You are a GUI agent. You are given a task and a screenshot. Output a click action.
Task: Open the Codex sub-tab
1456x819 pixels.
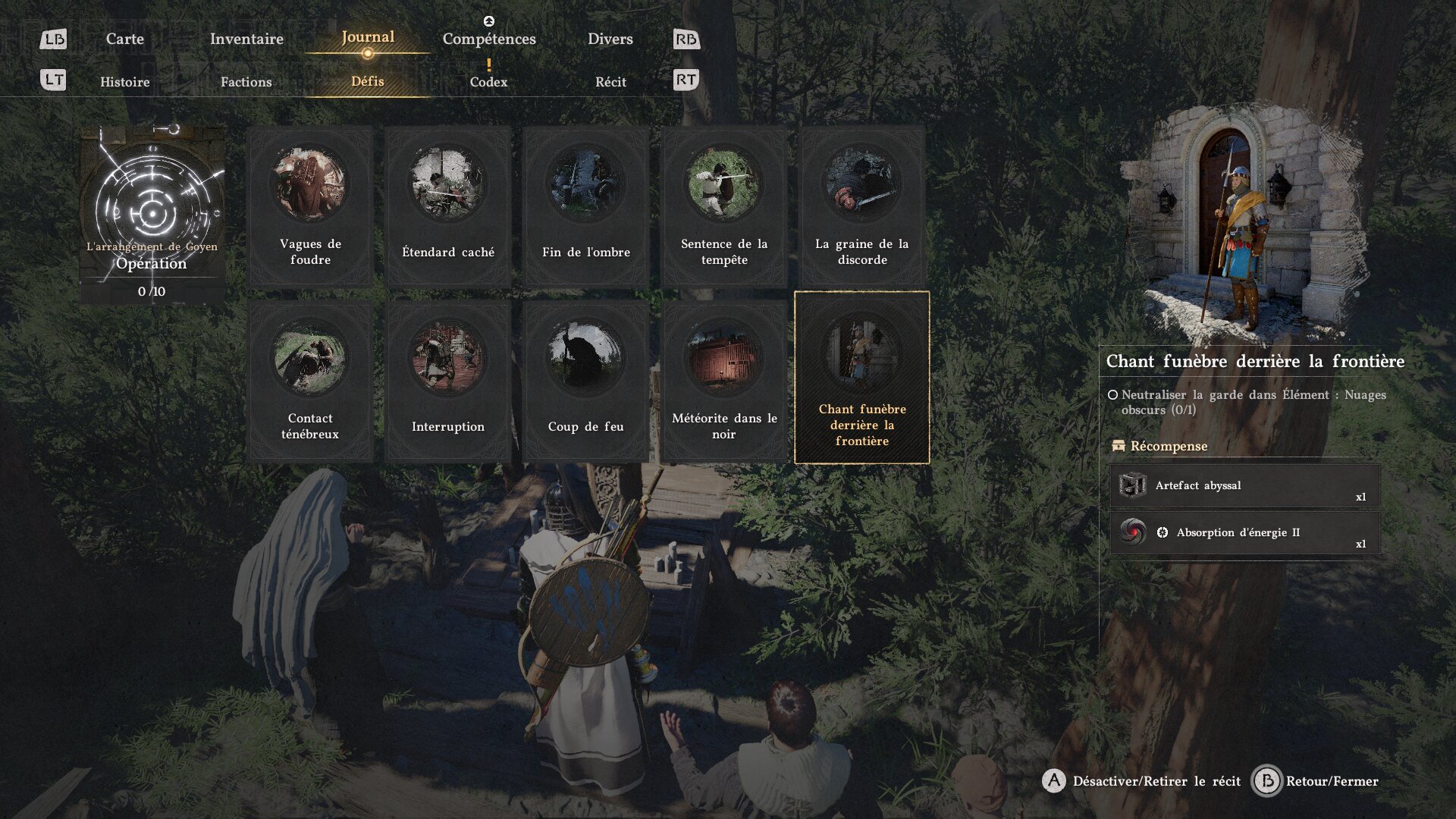488,82
